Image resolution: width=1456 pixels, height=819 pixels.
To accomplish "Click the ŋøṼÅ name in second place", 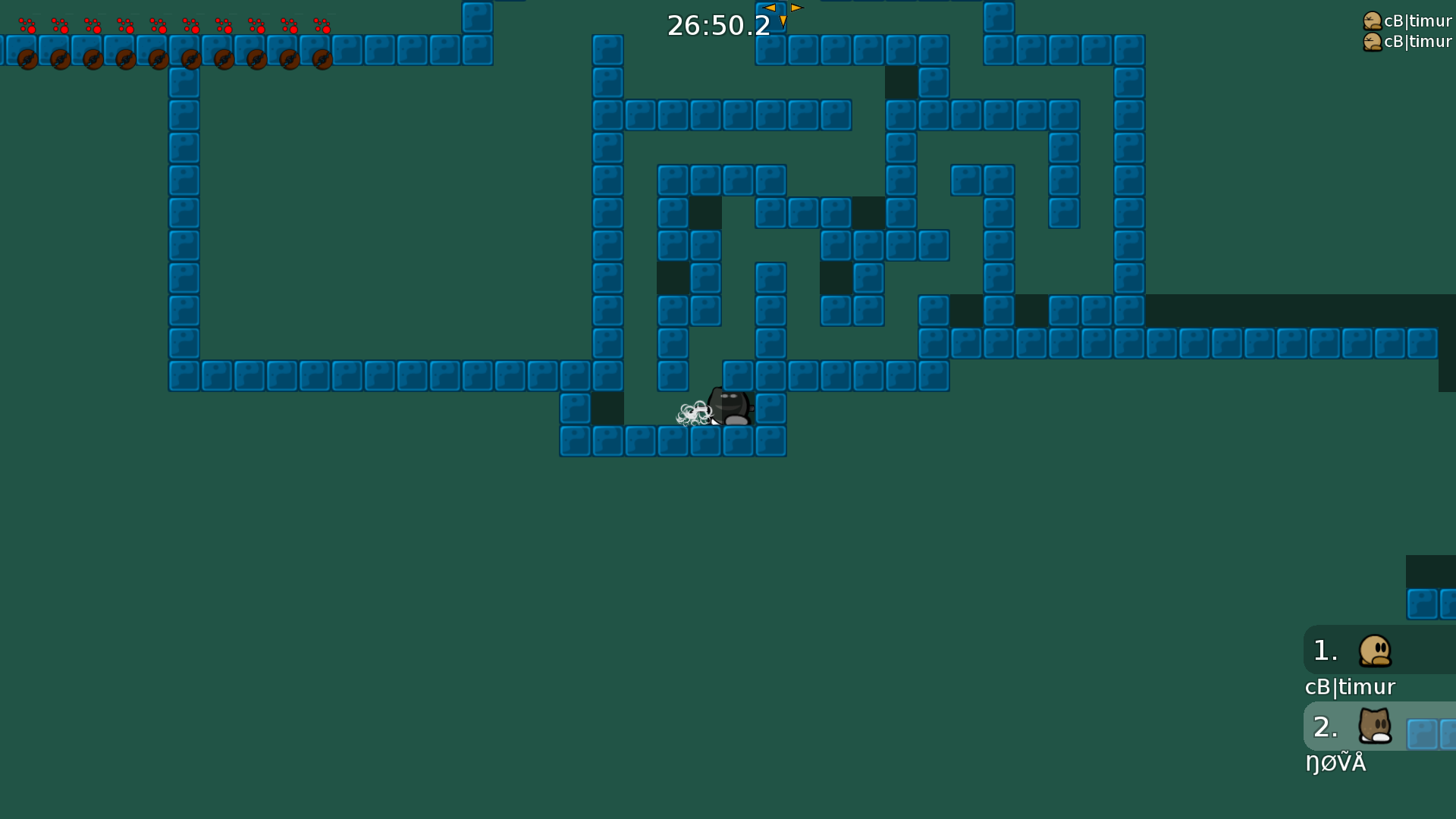I will click(x=1336, y=763).
